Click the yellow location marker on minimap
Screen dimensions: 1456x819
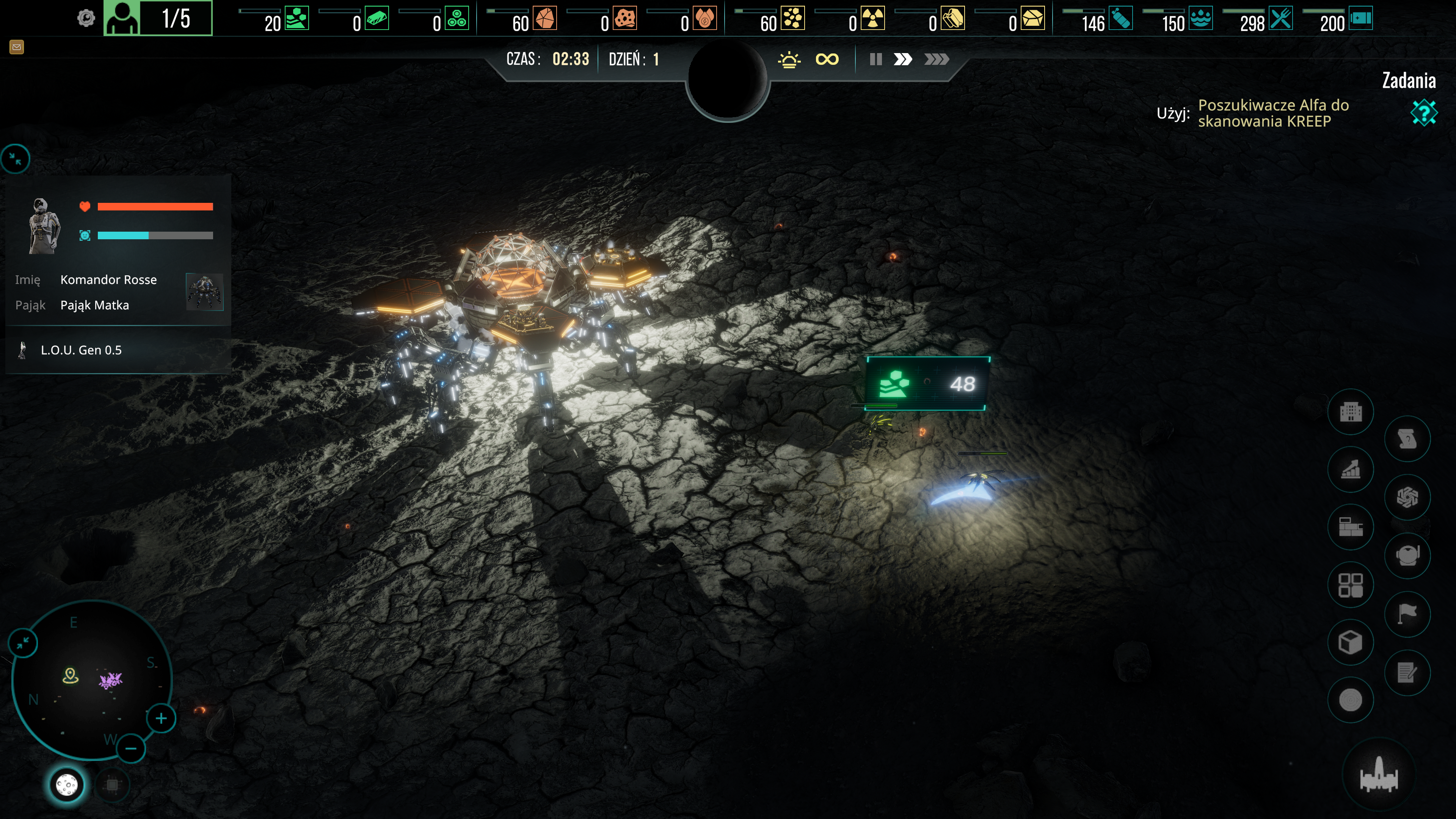click(71, 675)
